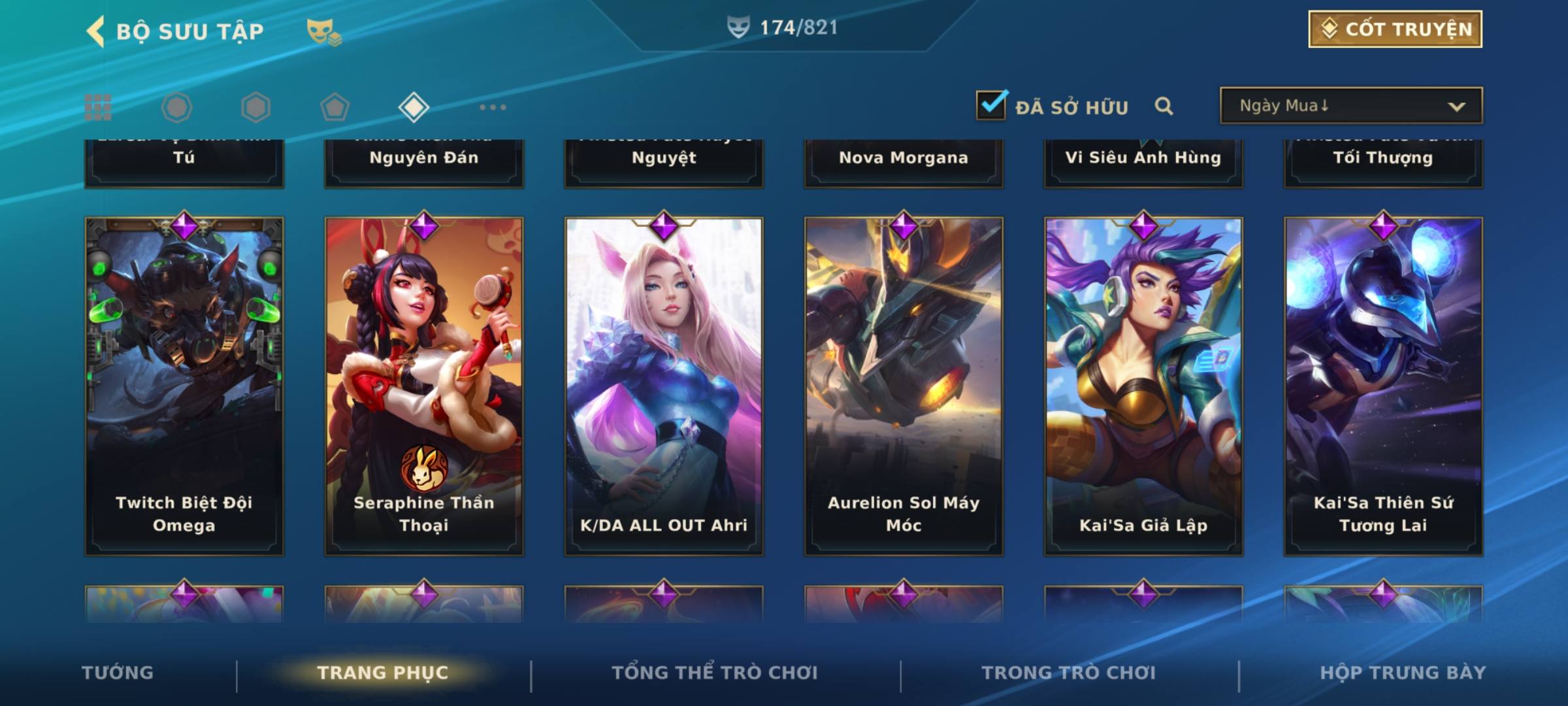
Task: Open the skin search magnifier
Action: click(1164, 106)
